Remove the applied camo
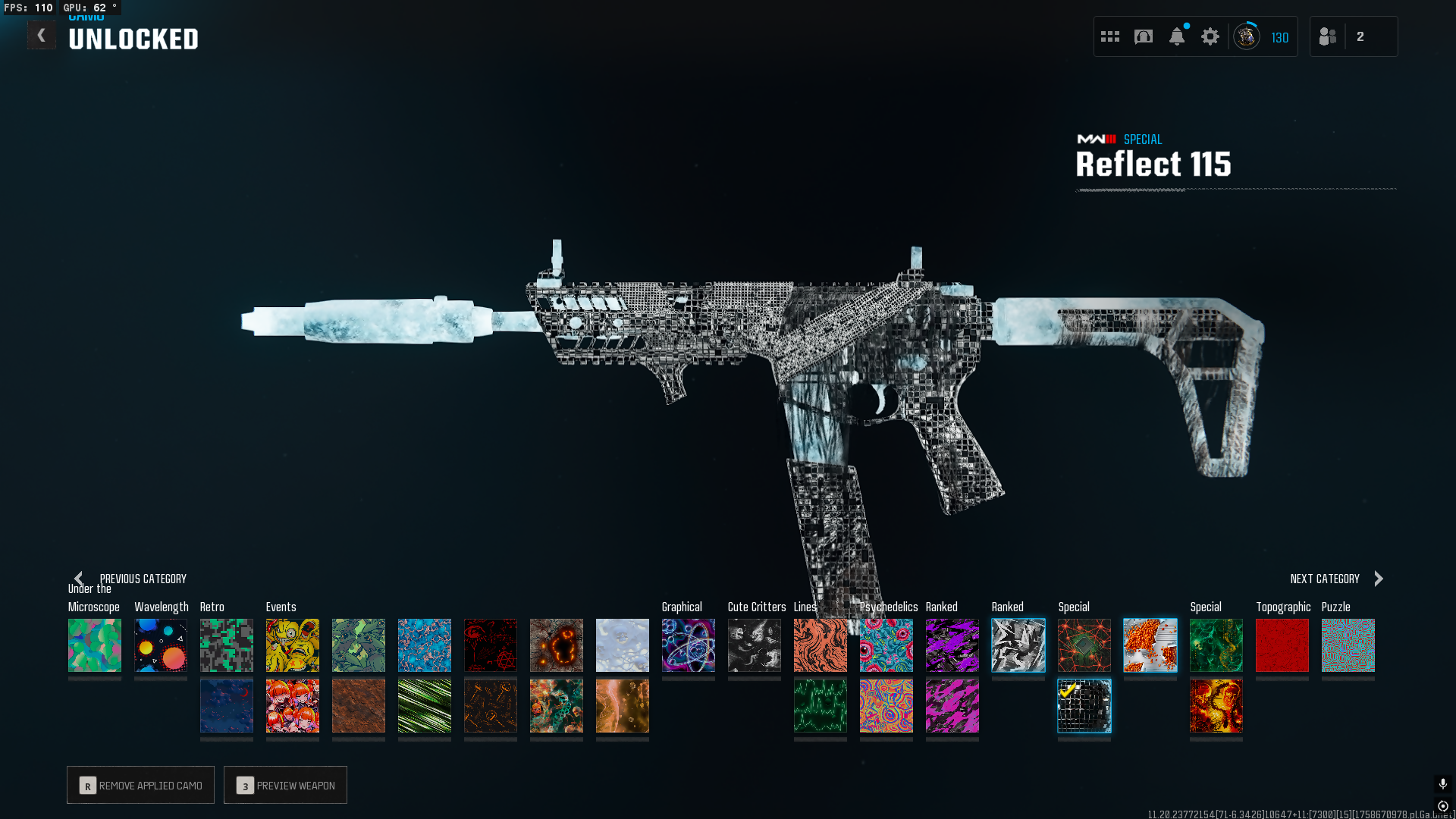 tap(140, 785)
